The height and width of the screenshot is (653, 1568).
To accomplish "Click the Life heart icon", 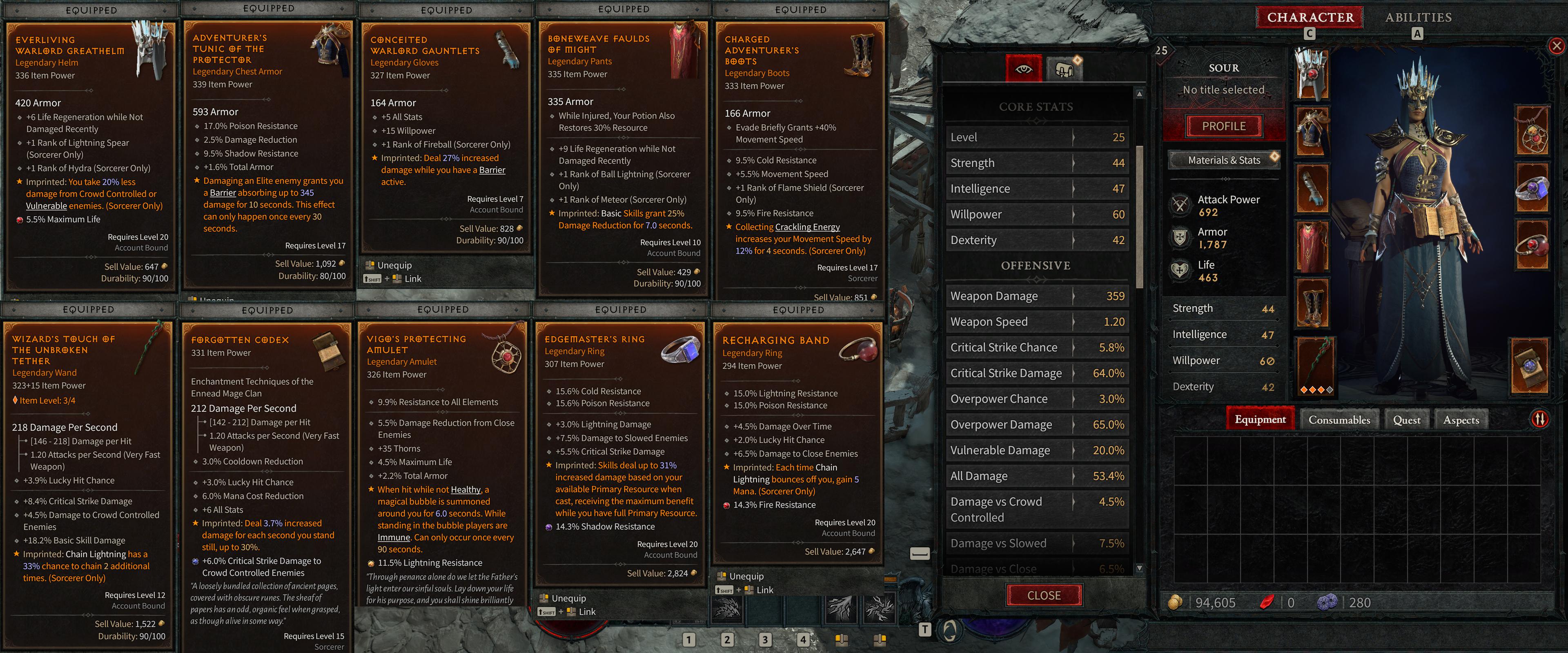I will [1181, 270].
